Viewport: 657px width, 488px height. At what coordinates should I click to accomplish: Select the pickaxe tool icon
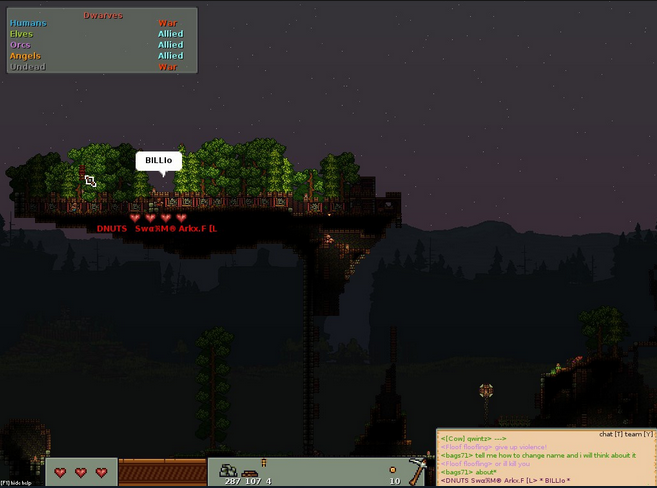[420, 469]
